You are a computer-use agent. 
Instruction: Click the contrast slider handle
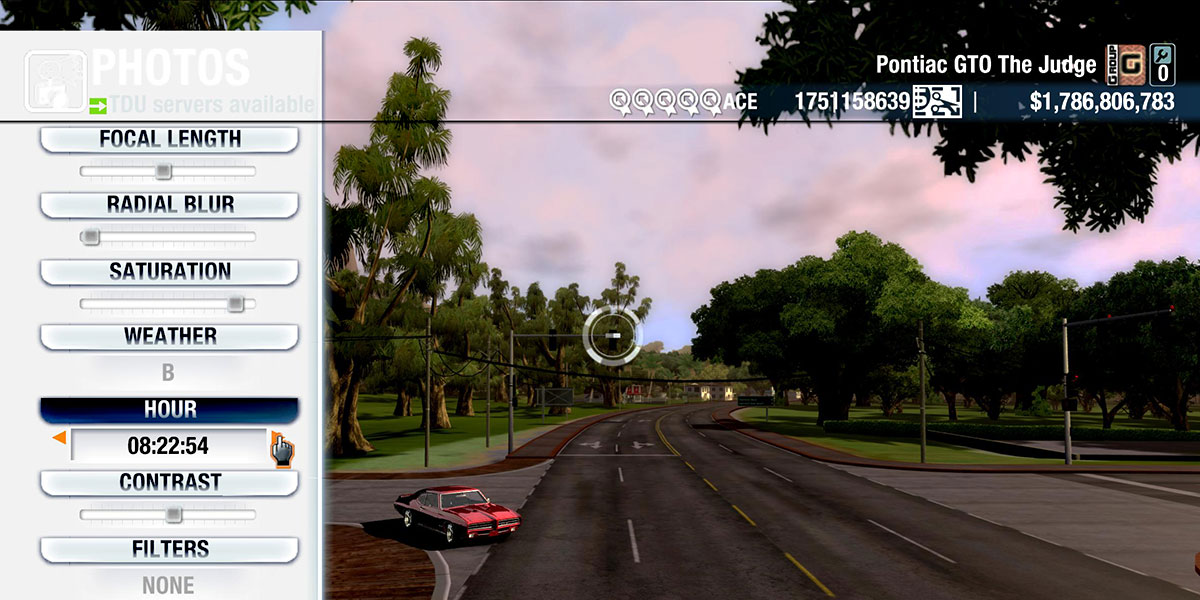[x=173, y=515]
